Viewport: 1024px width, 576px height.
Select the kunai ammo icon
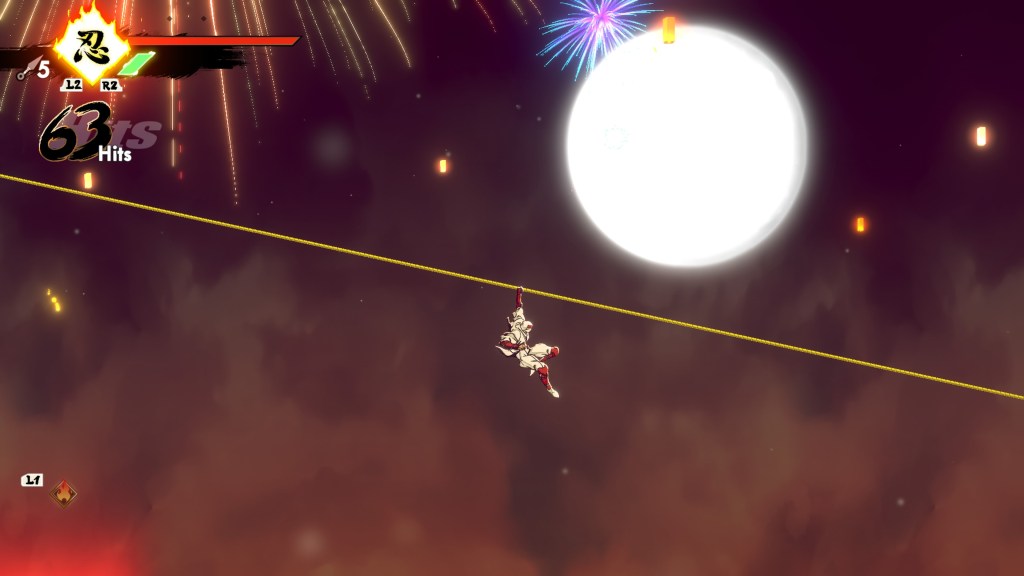26,69
